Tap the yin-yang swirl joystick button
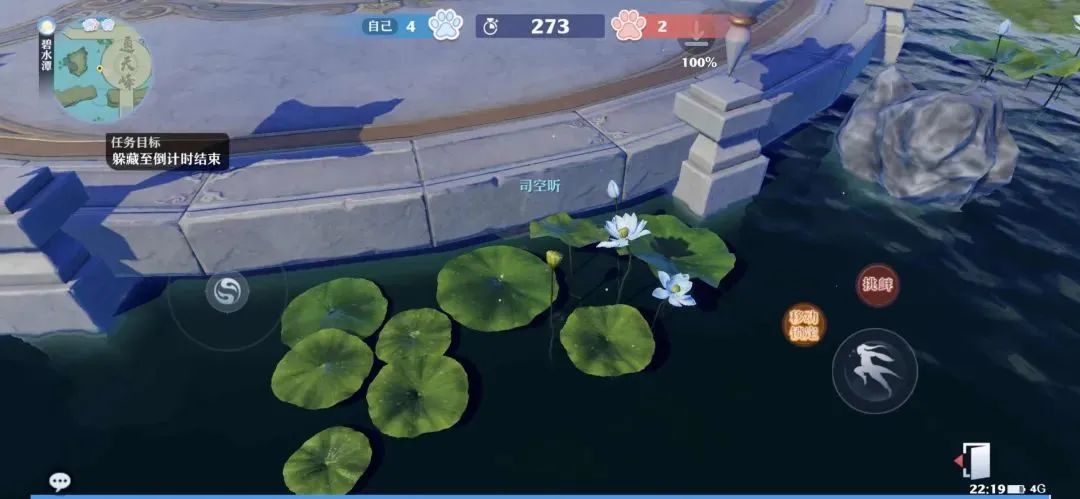 click(x=226, y=292)
